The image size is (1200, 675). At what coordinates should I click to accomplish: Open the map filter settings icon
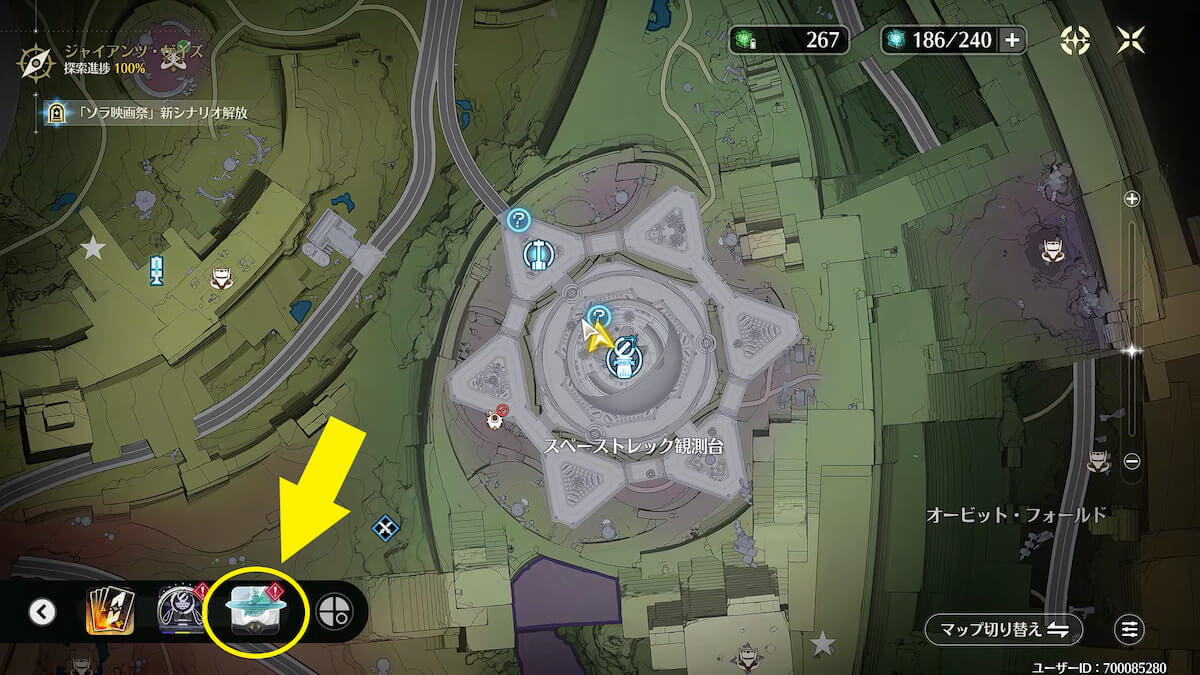(x=1129, y=629)
